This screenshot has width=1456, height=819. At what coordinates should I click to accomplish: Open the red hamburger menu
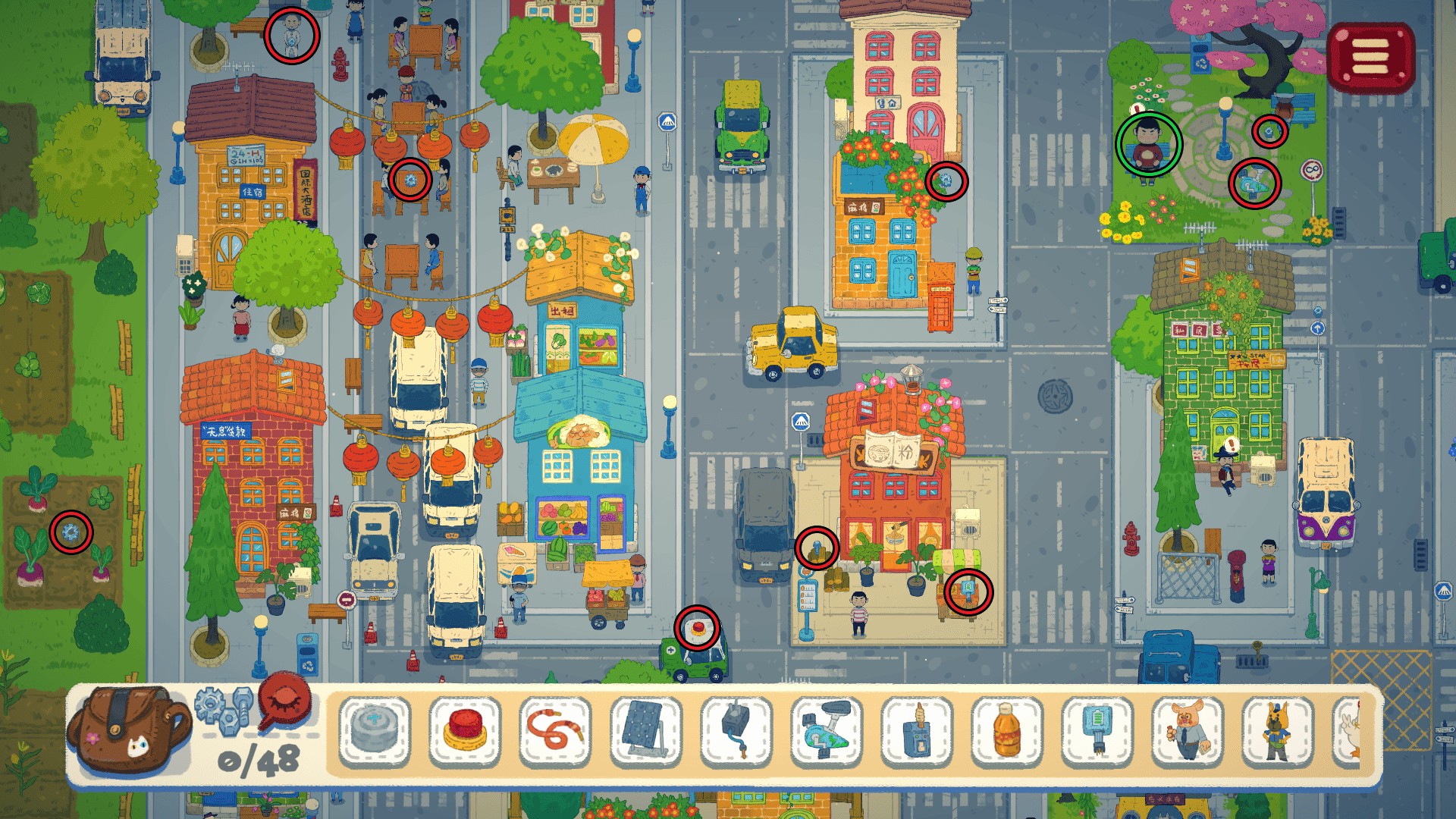point(1370,57)
